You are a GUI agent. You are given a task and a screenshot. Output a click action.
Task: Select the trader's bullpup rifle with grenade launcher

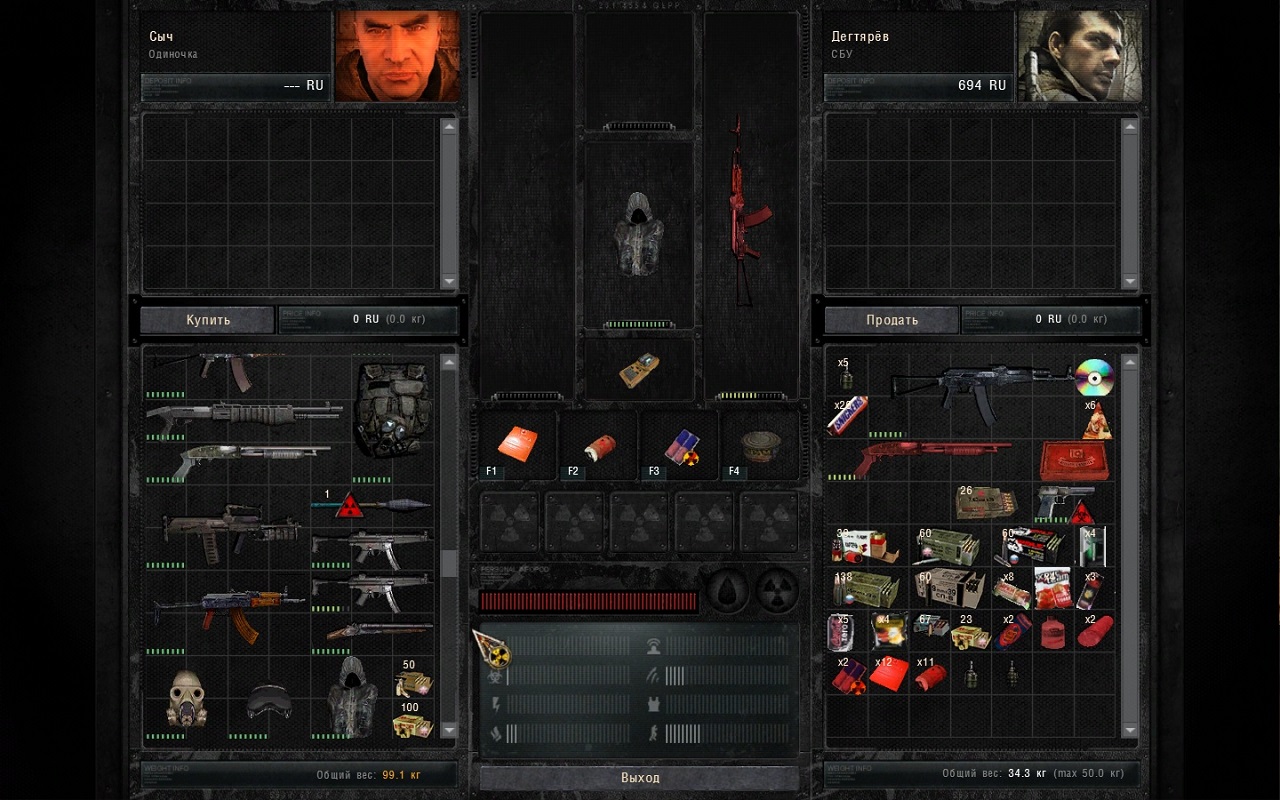coord(230,530)
